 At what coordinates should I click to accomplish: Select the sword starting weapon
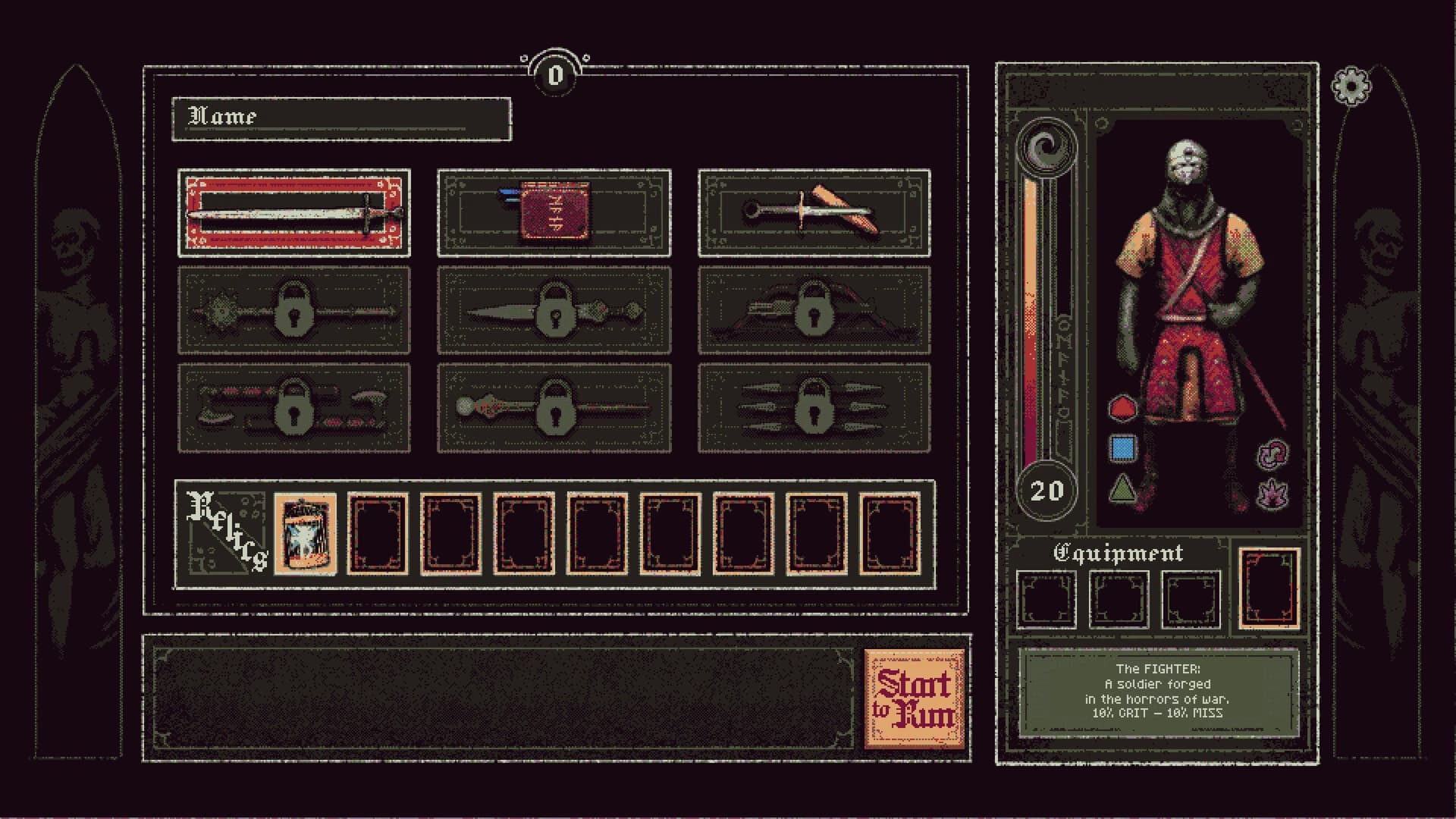click(x=294, y=214)
